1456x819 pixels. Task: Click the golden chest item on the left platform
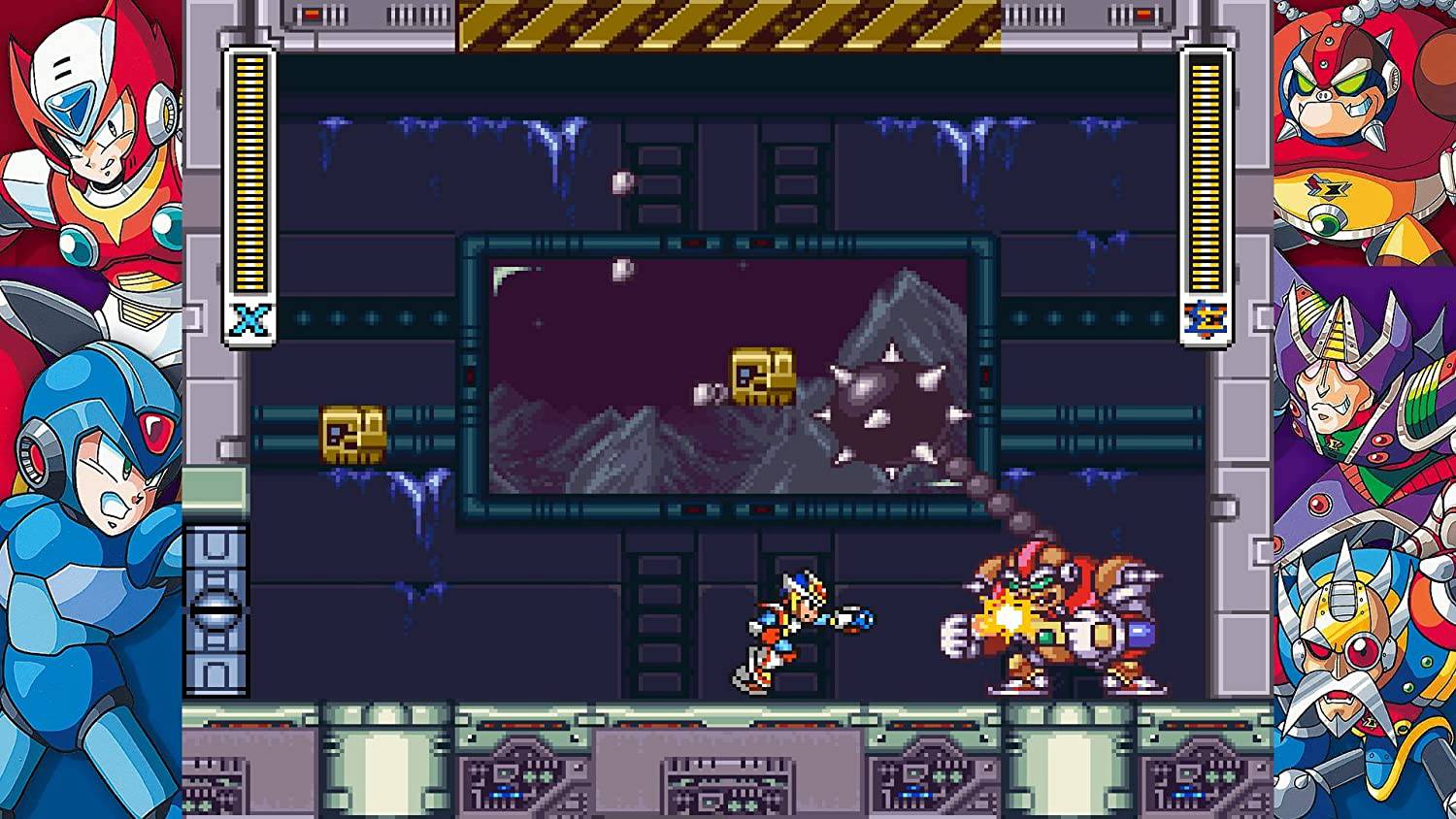coord(351,434)
